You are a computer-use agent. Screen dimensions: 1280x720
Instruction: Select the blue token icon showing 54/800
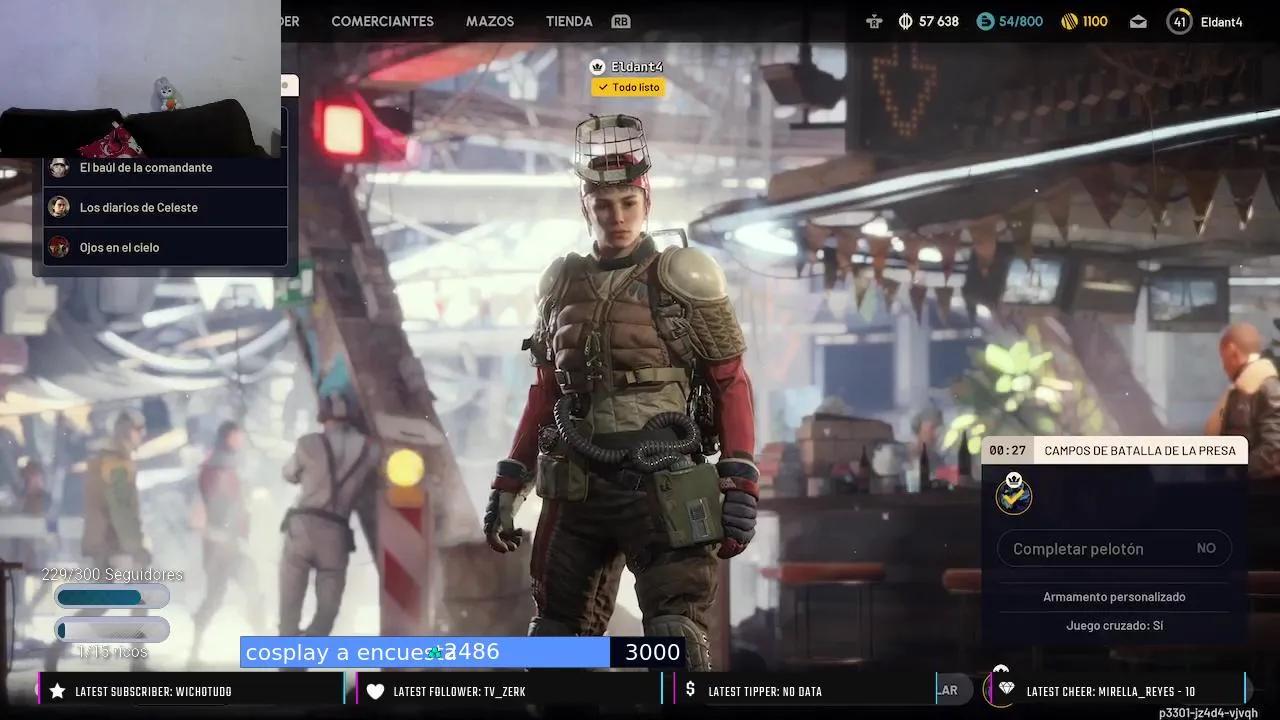pos(985,20)
